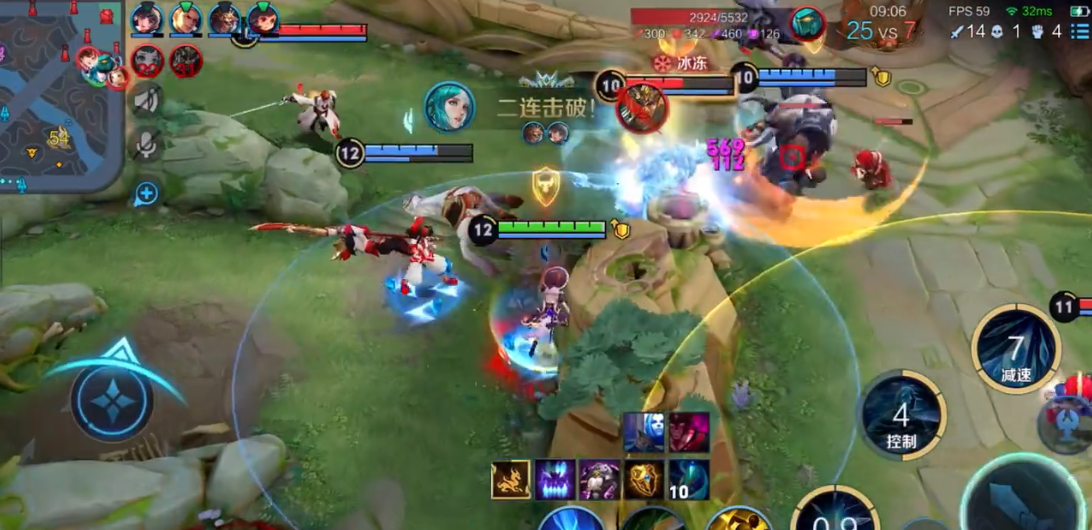Activate the 控制 skill button
The height and width of the screenshot is (530, 1092).
point(902,415)
